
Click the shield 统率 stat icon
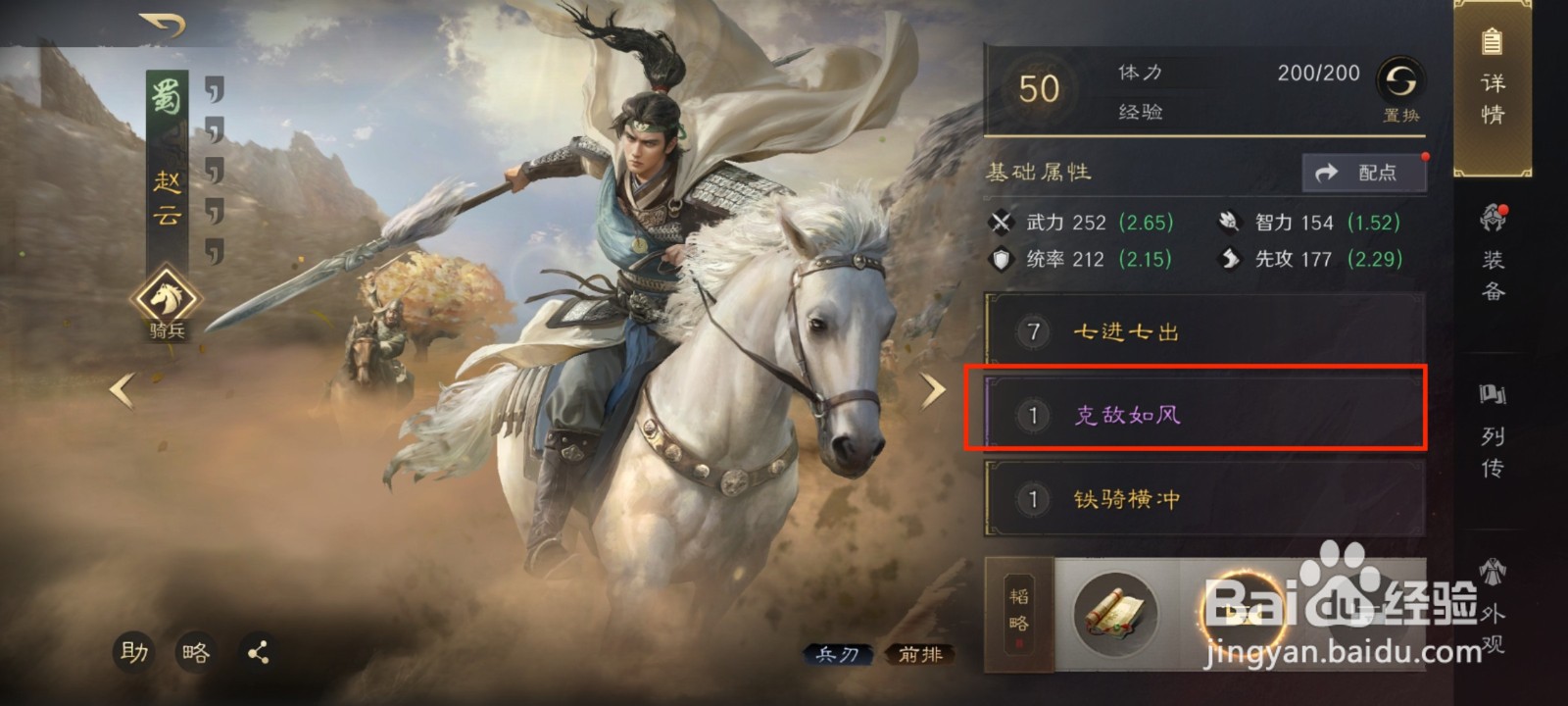tap(1001, 259)
